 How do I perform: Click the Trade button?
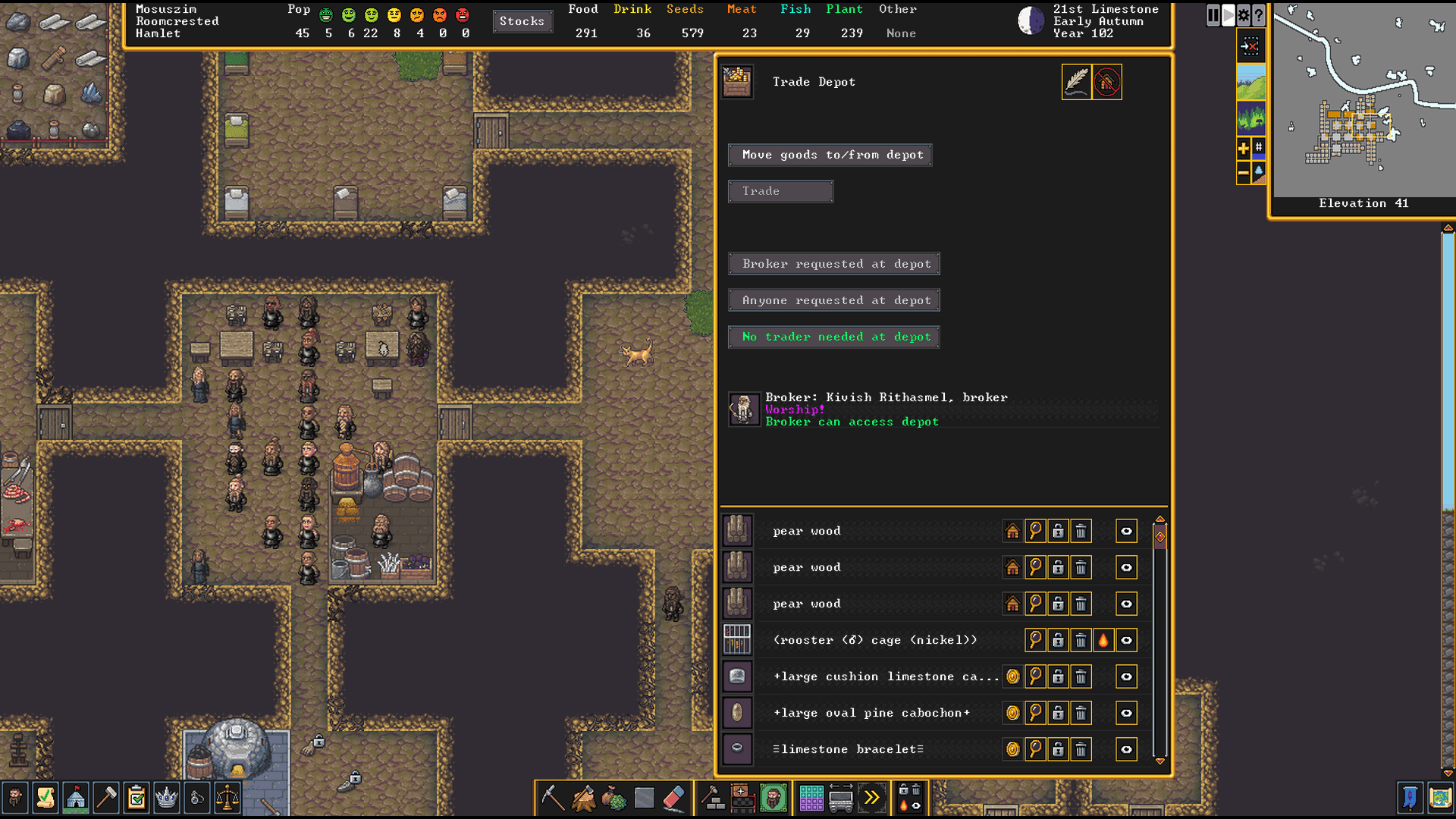[780, 191]
